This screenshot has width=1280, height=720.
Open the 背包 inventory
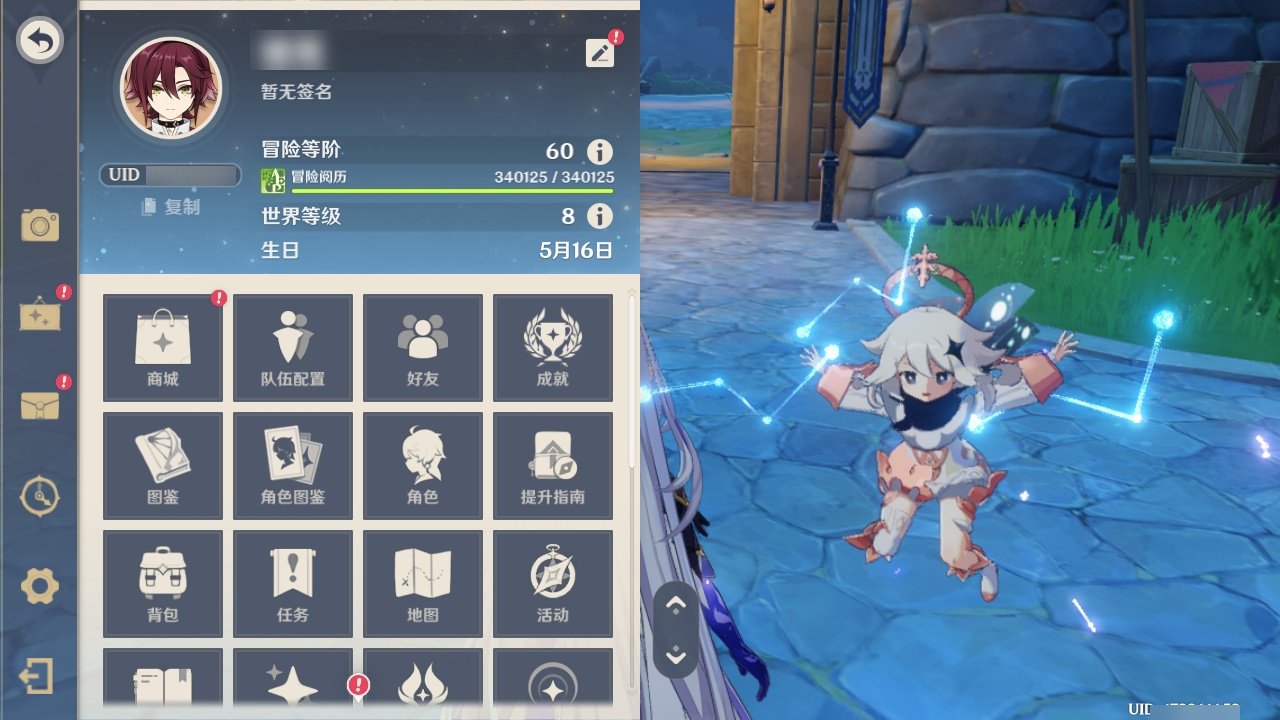[163, 584]
